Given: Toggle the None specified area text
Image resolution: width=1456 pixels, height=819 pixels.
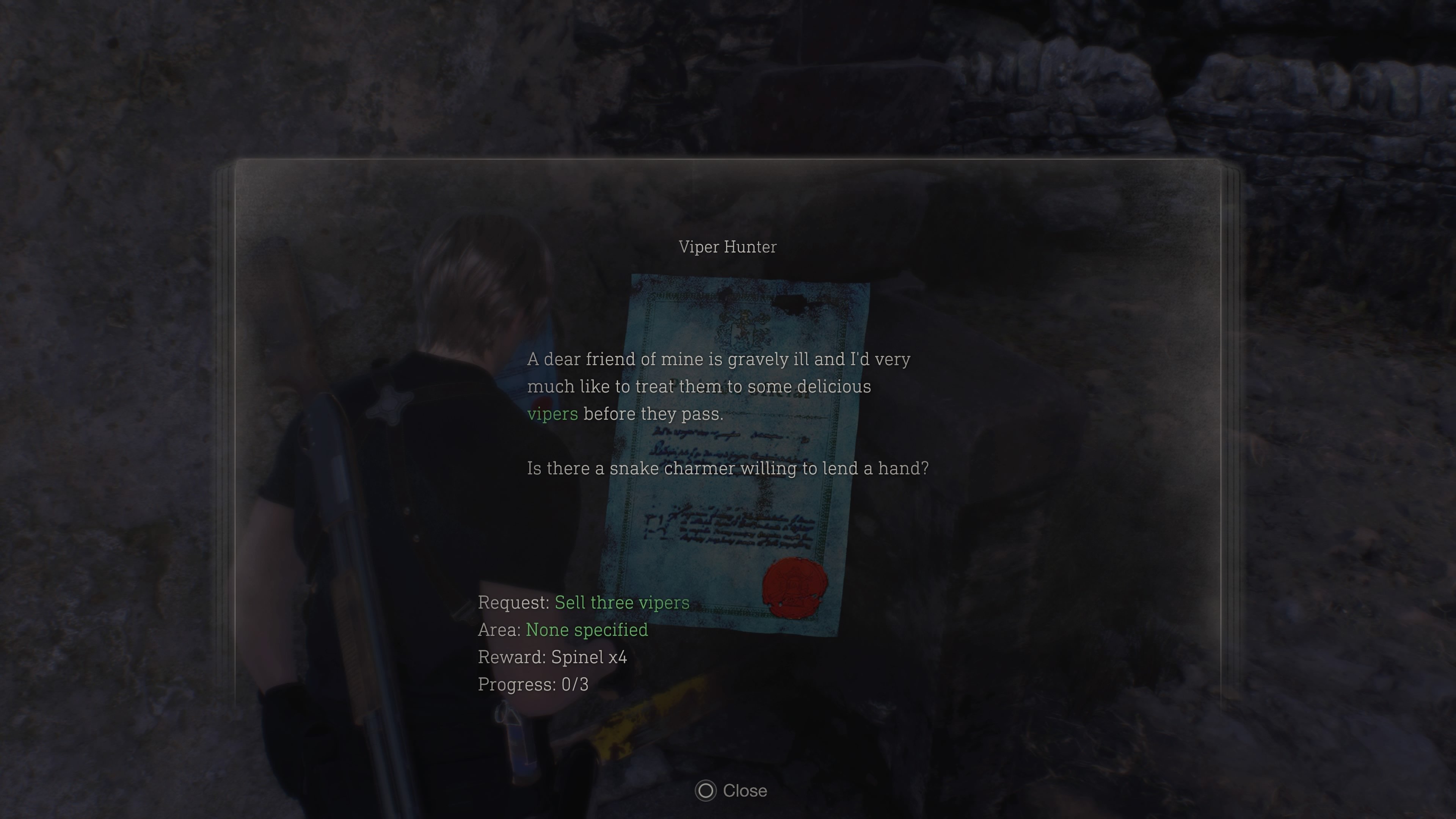Looking at the screenshot, I should (587, 630).
